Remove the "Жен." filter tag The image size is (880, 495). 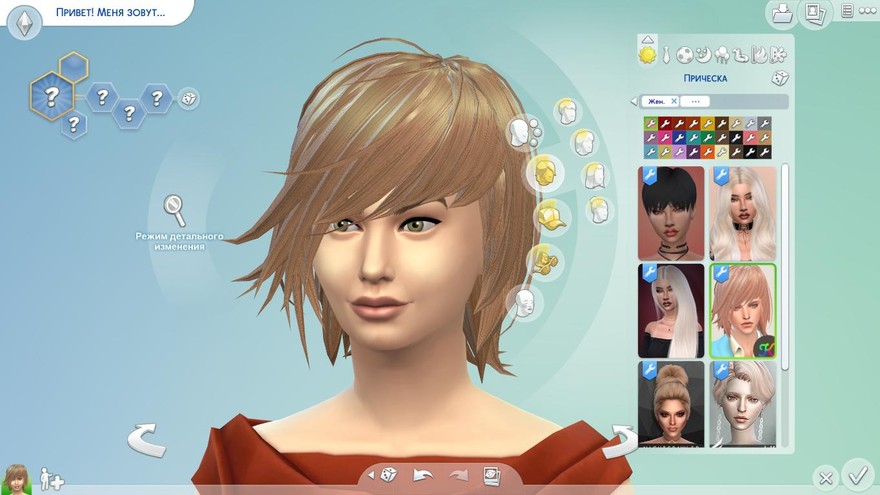point(674,101)
